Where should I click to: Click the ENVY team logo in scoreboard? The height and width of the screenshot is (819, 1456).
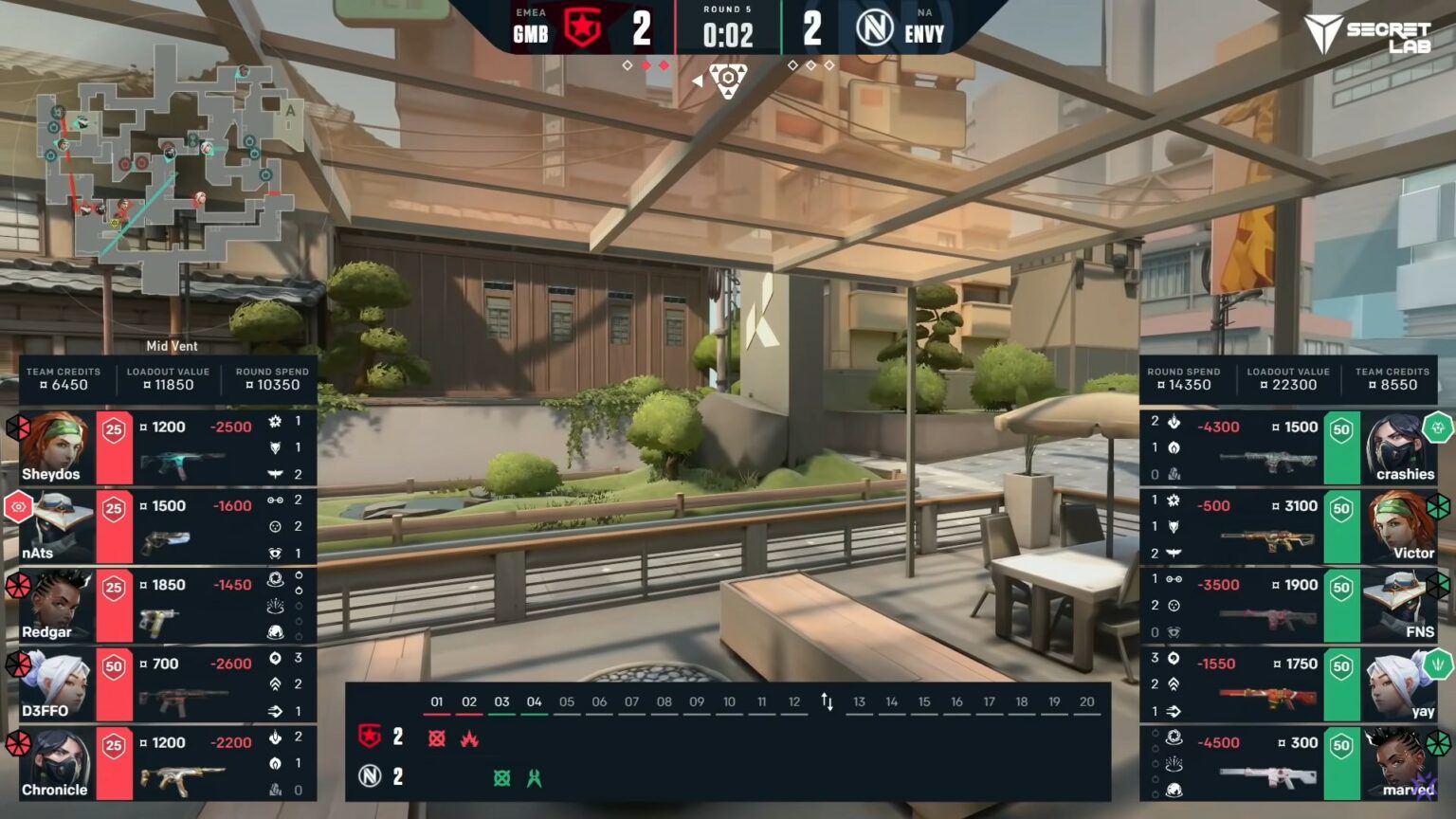874,28
